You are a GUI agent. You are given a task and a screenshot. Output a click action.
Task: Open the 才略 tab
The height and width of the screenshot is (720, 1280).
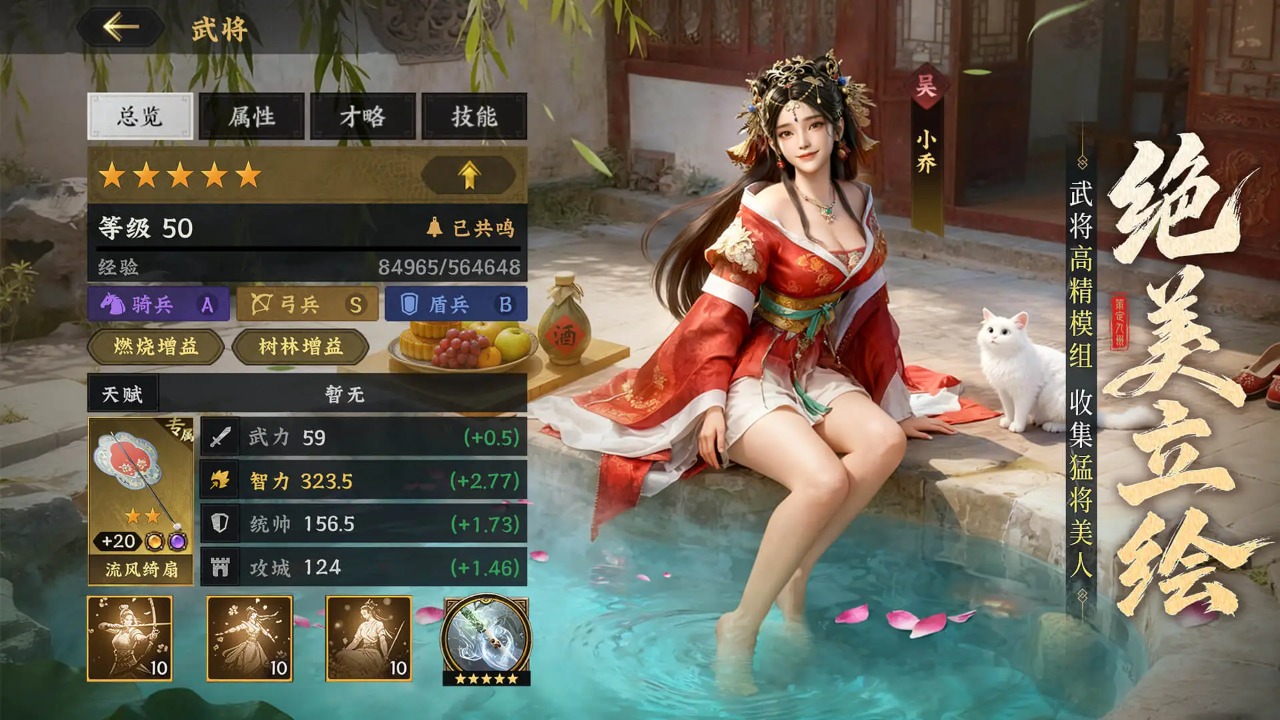pyautogui.click(x=362, y=117)
